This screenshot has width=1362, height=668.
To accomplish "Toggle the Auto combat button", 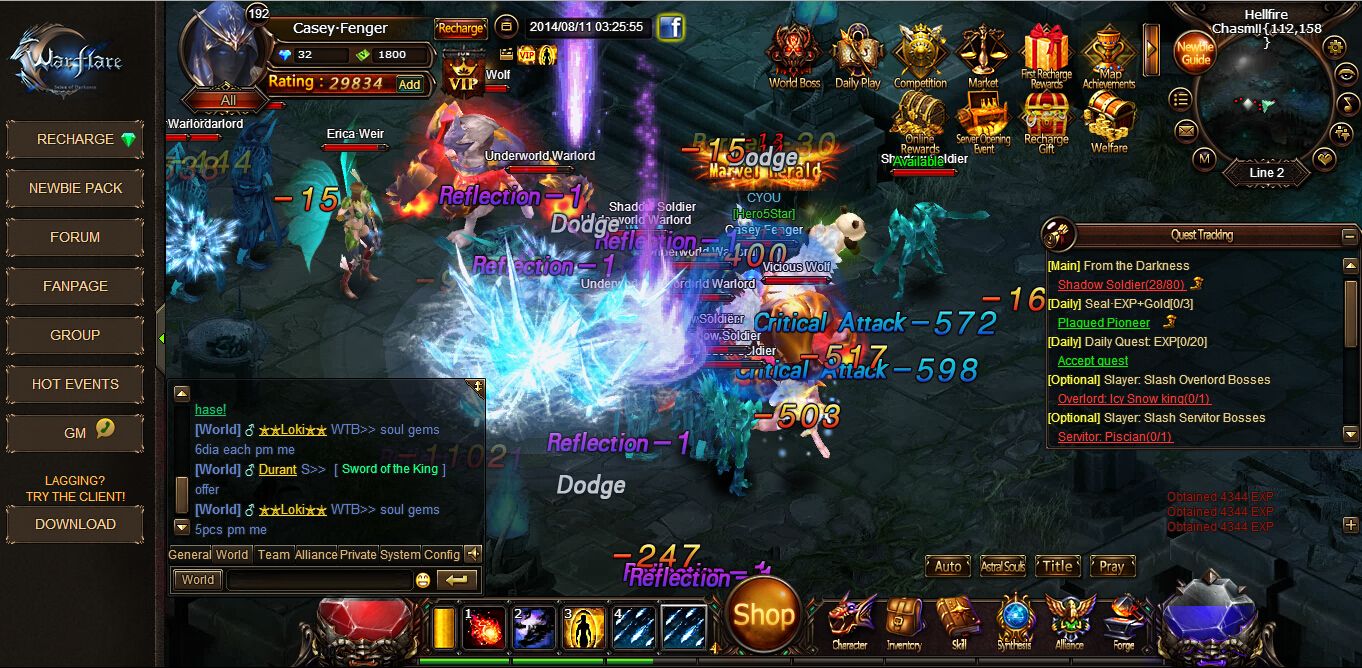I will coord(948,566).
